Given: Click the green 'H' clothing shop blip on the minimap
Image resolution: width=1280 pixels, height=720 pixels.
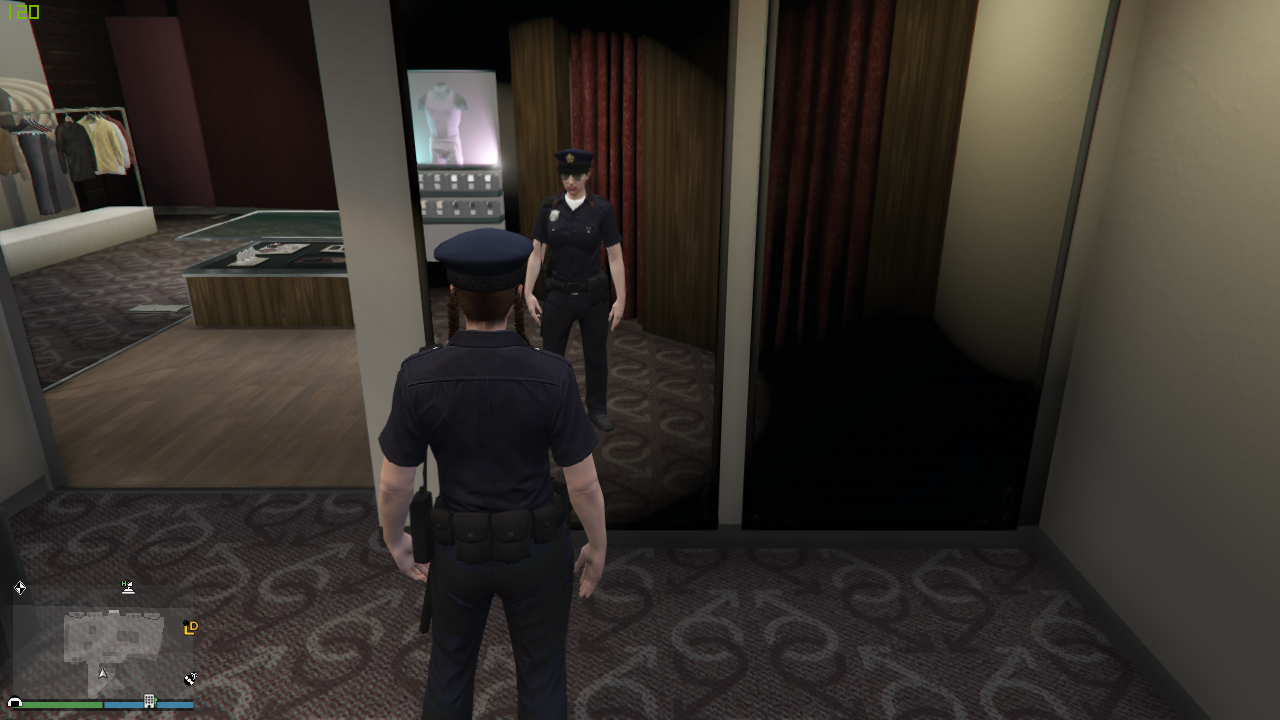Looking at the screenshot, I should coord(127,588).
